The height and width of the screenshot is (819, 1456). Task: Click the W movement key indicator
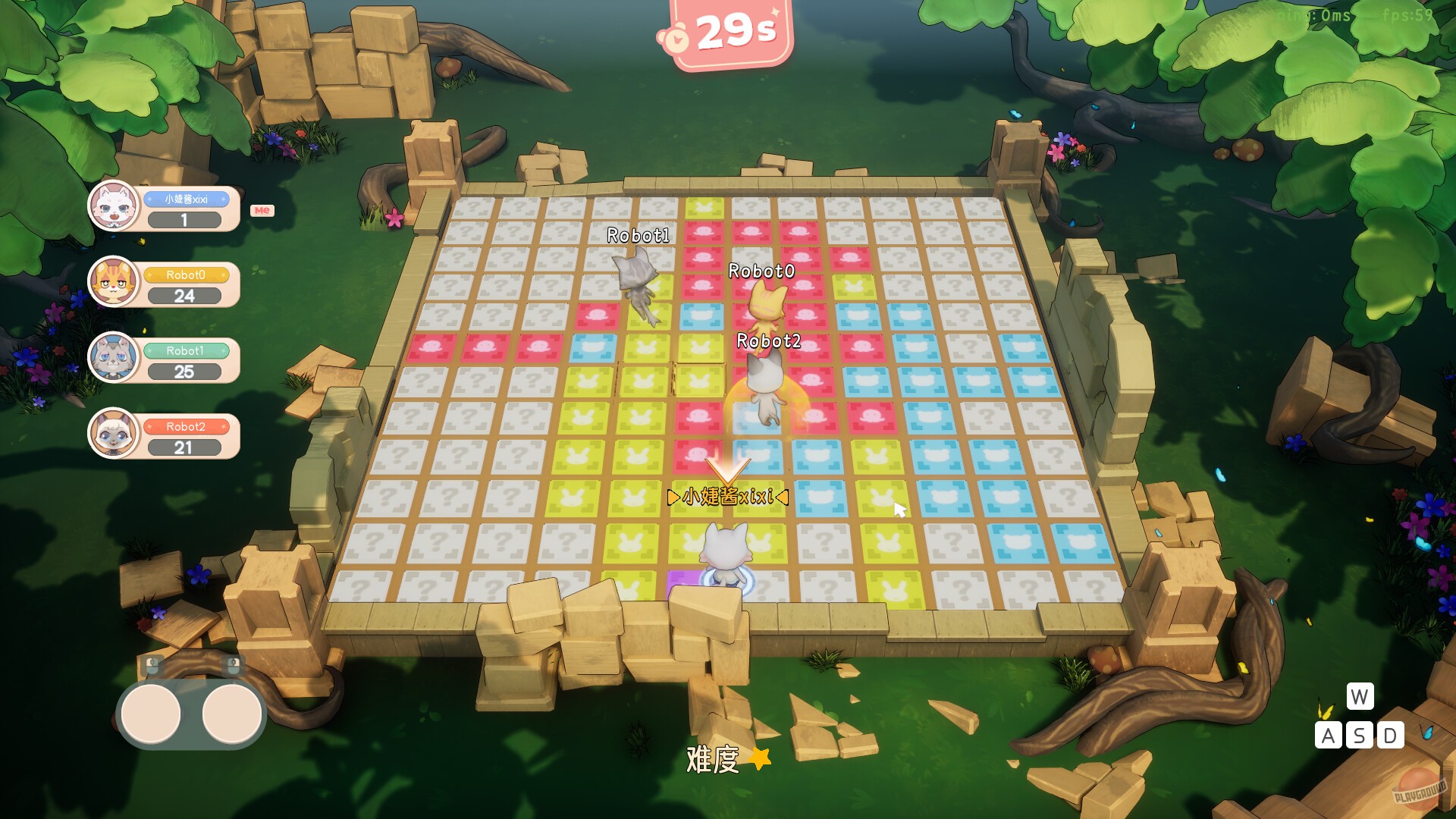(1359, 695)
